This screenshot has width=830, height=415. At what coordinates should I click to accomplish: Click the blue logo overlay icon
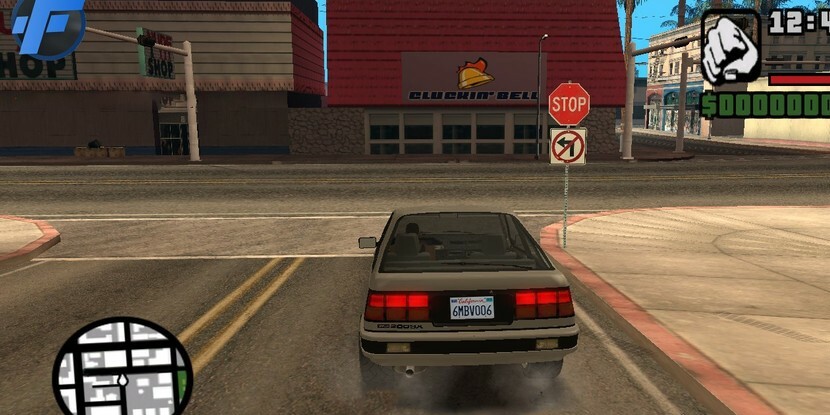click(45, 25)
